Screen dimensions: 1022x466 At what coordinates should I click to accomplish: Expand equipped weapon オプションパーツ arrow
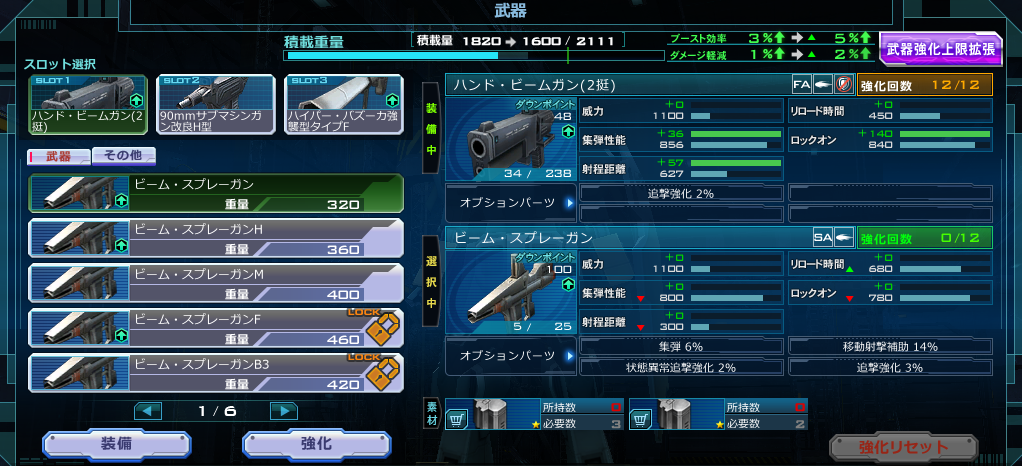click(x=570, y=203)
